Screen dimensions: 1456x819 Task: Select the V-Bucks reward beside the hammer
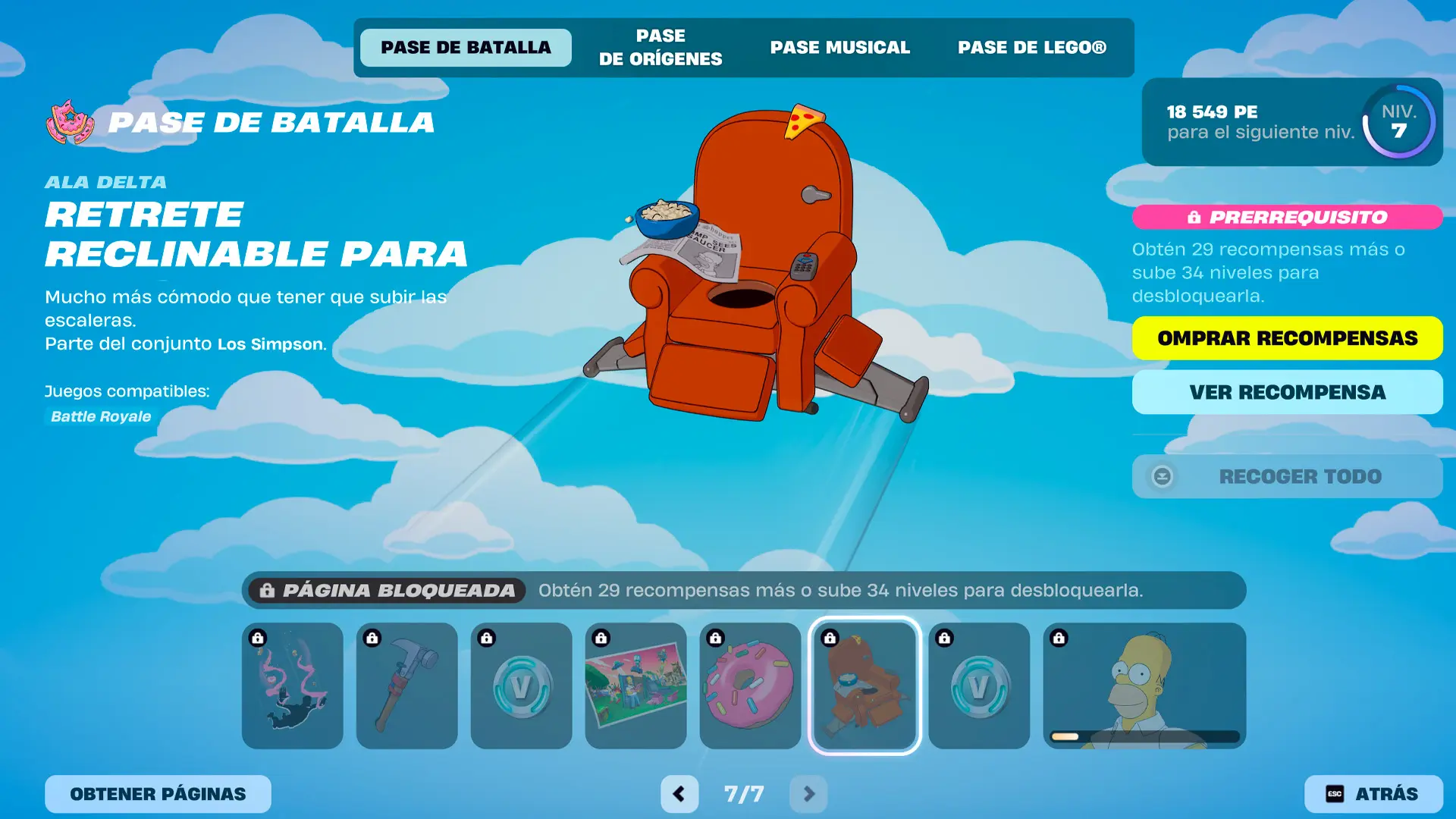click(521, 686)
